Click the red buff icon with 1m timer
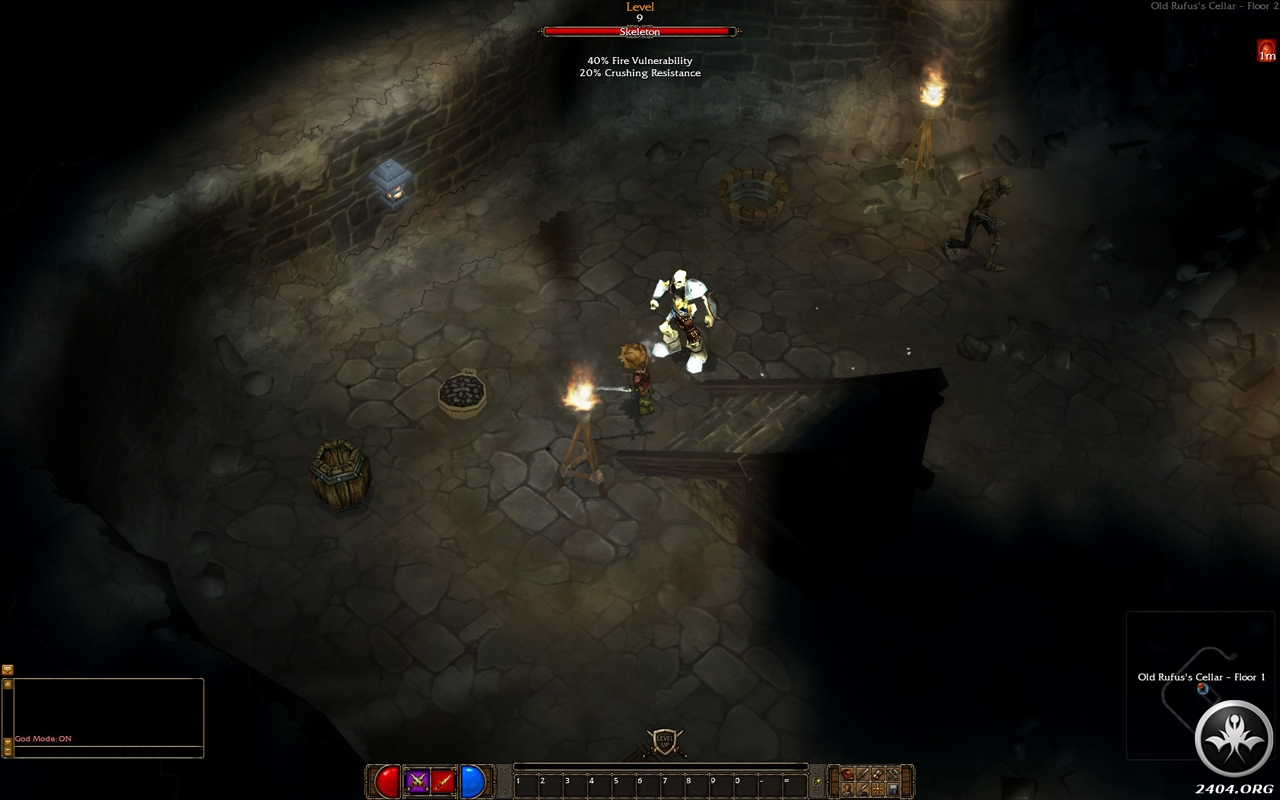1280x800 pixels. 1267,51
